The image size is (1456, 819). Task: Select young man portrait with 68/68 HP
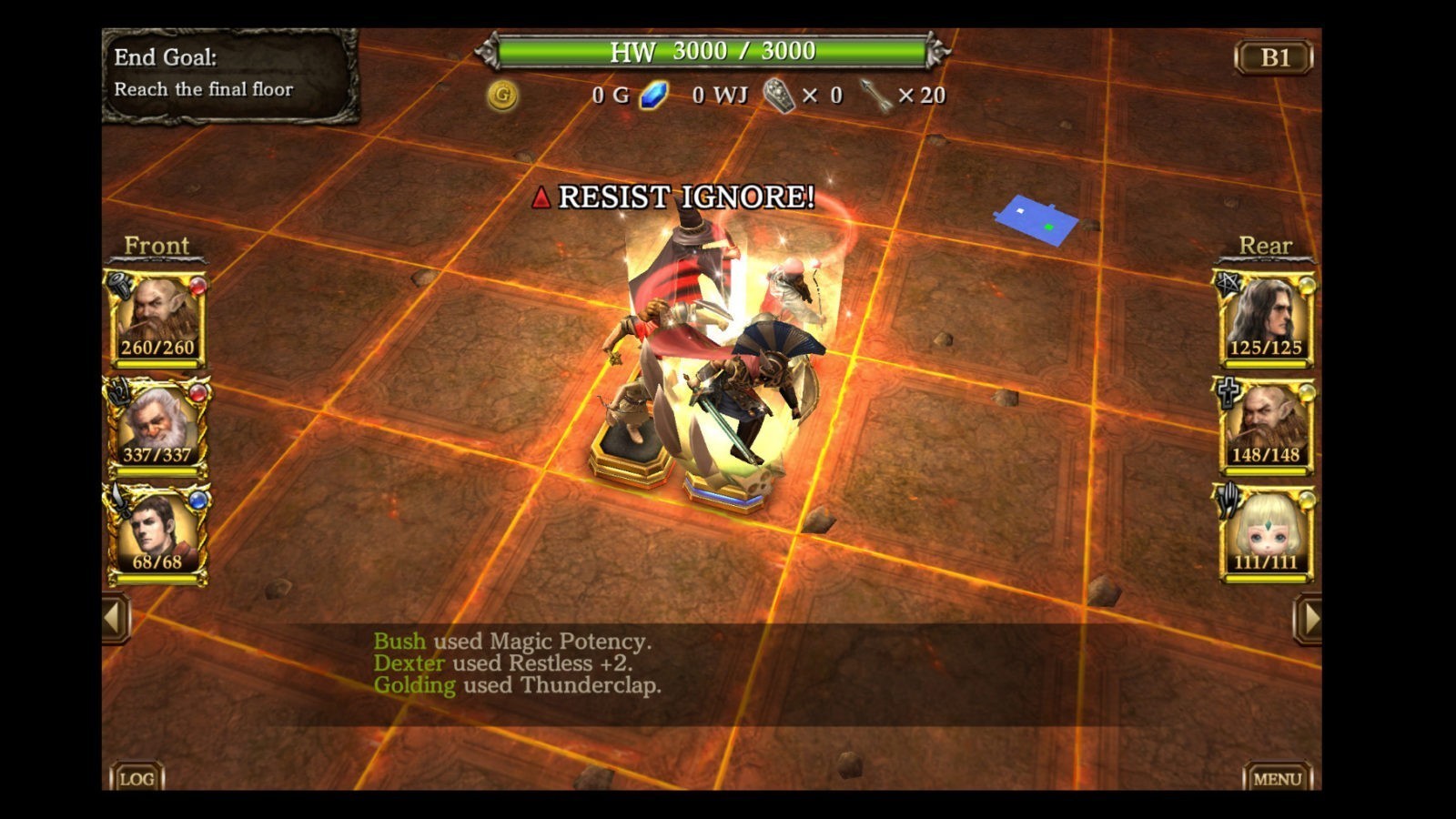157,533
